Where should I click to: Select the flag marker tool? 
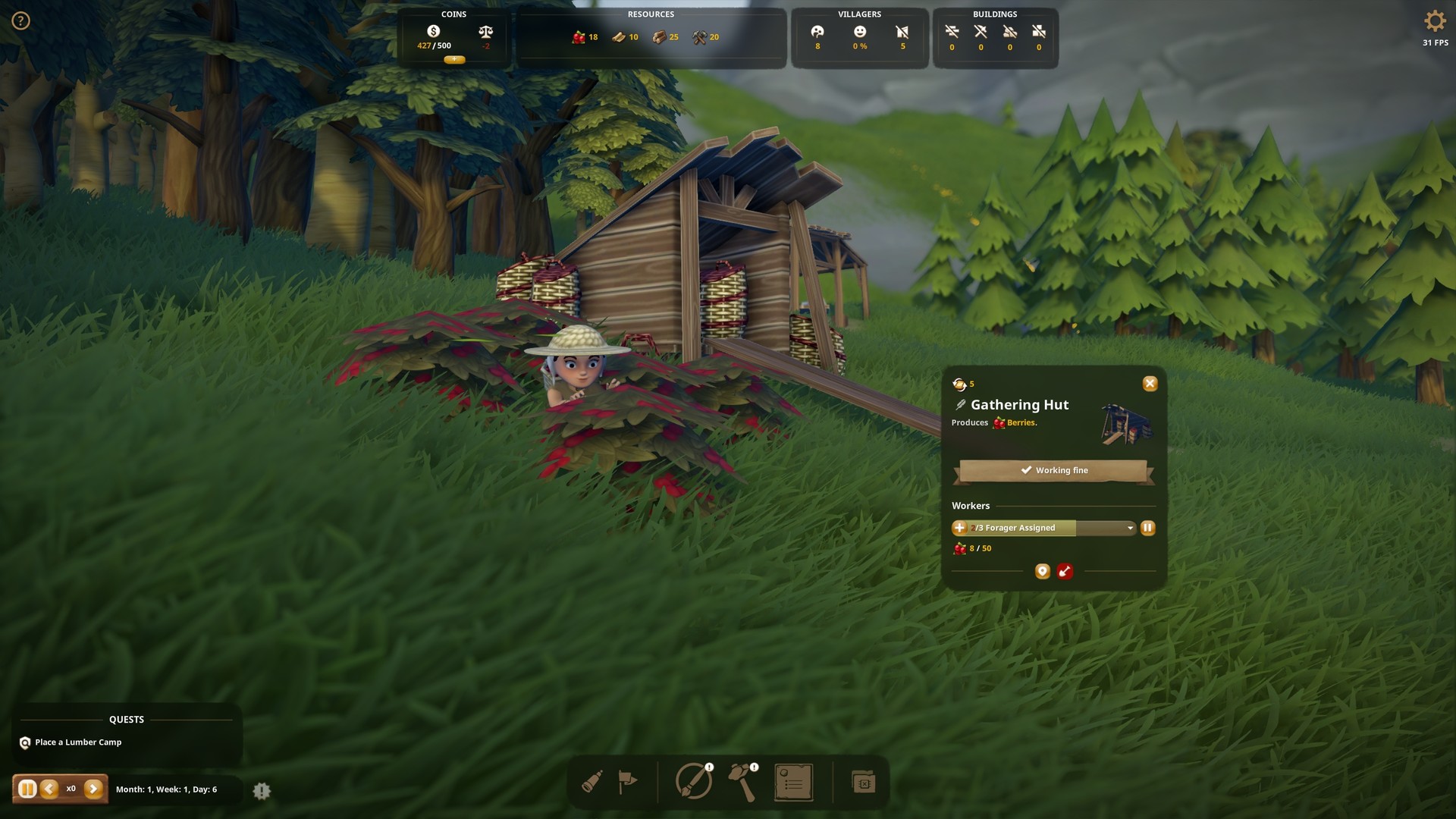[629, 781]
